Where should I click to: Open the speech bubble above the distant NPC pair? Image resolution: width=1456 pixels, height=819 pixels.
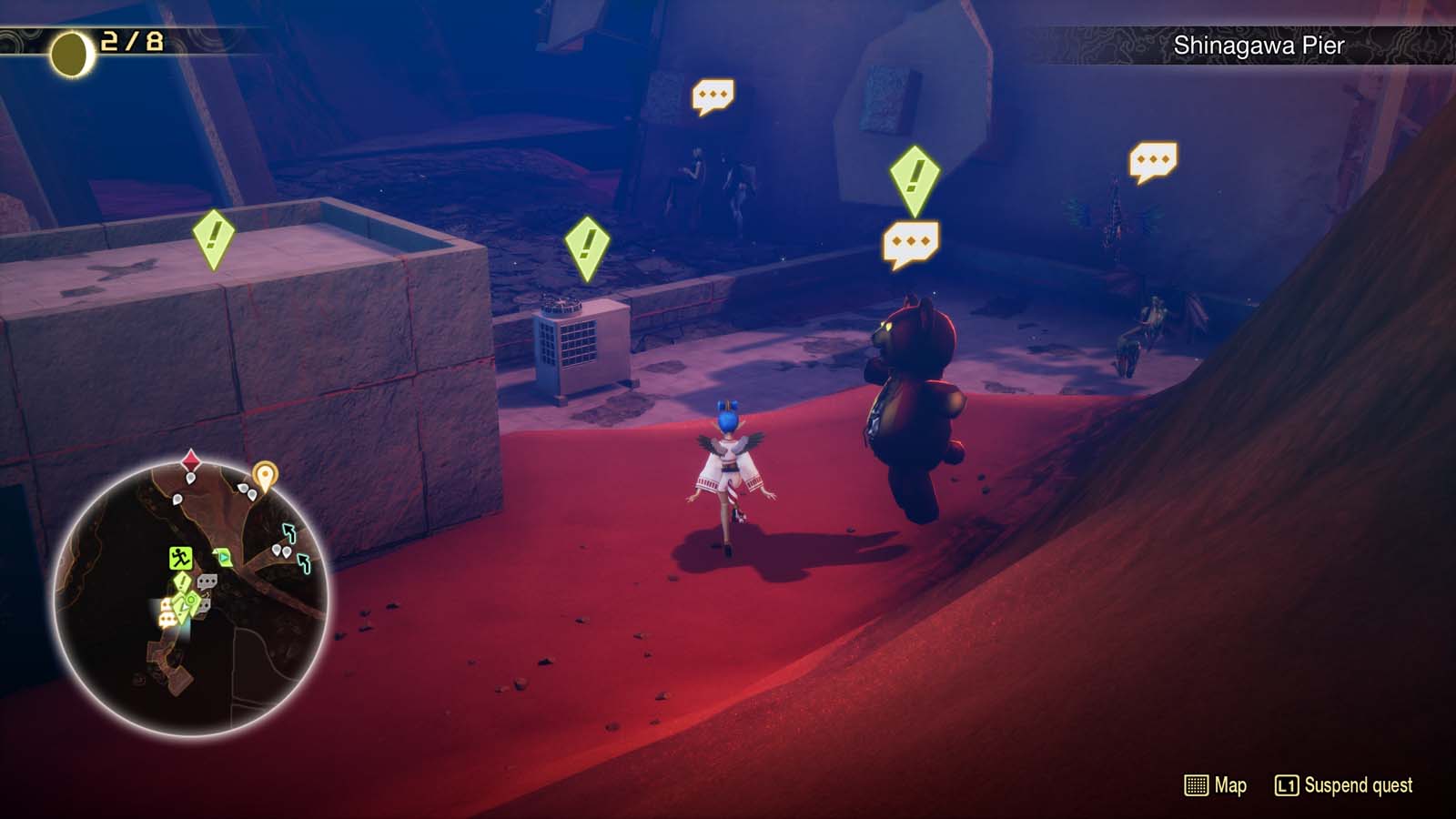(x=714, y=95)
